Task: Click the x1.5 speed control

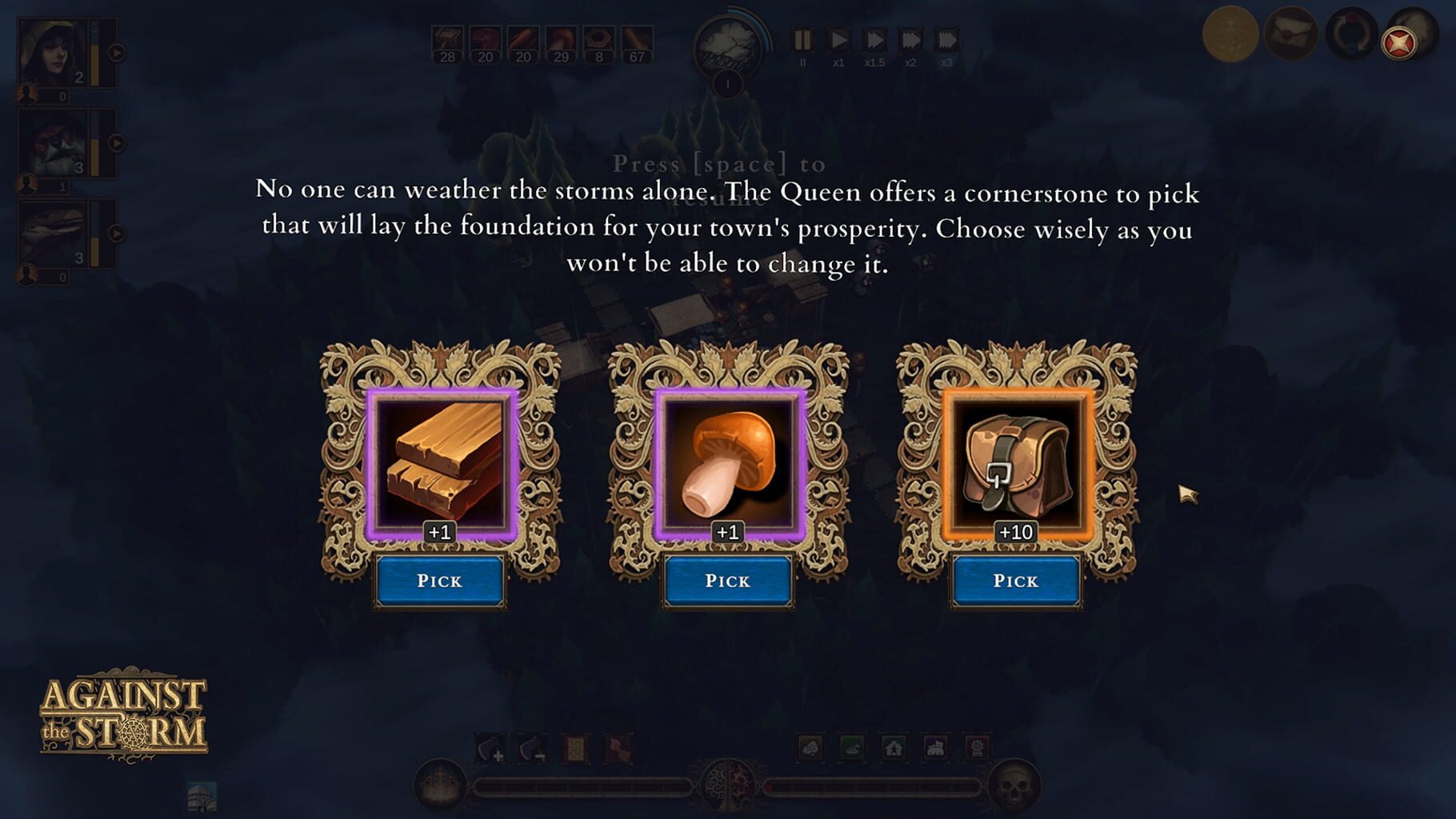Action: click(x=874, y=38)
